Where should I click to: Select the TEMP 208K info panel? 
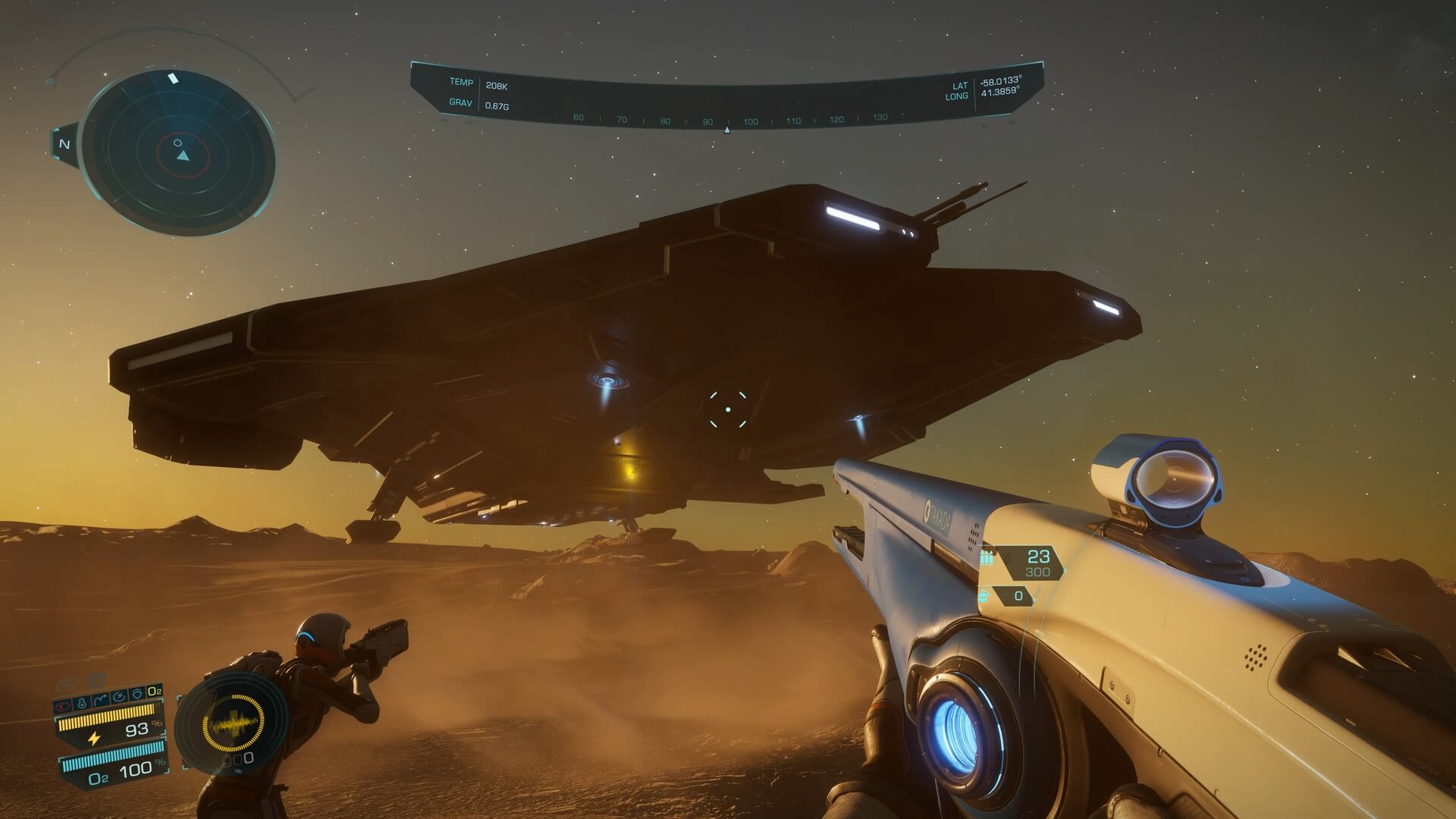(478, 83)
